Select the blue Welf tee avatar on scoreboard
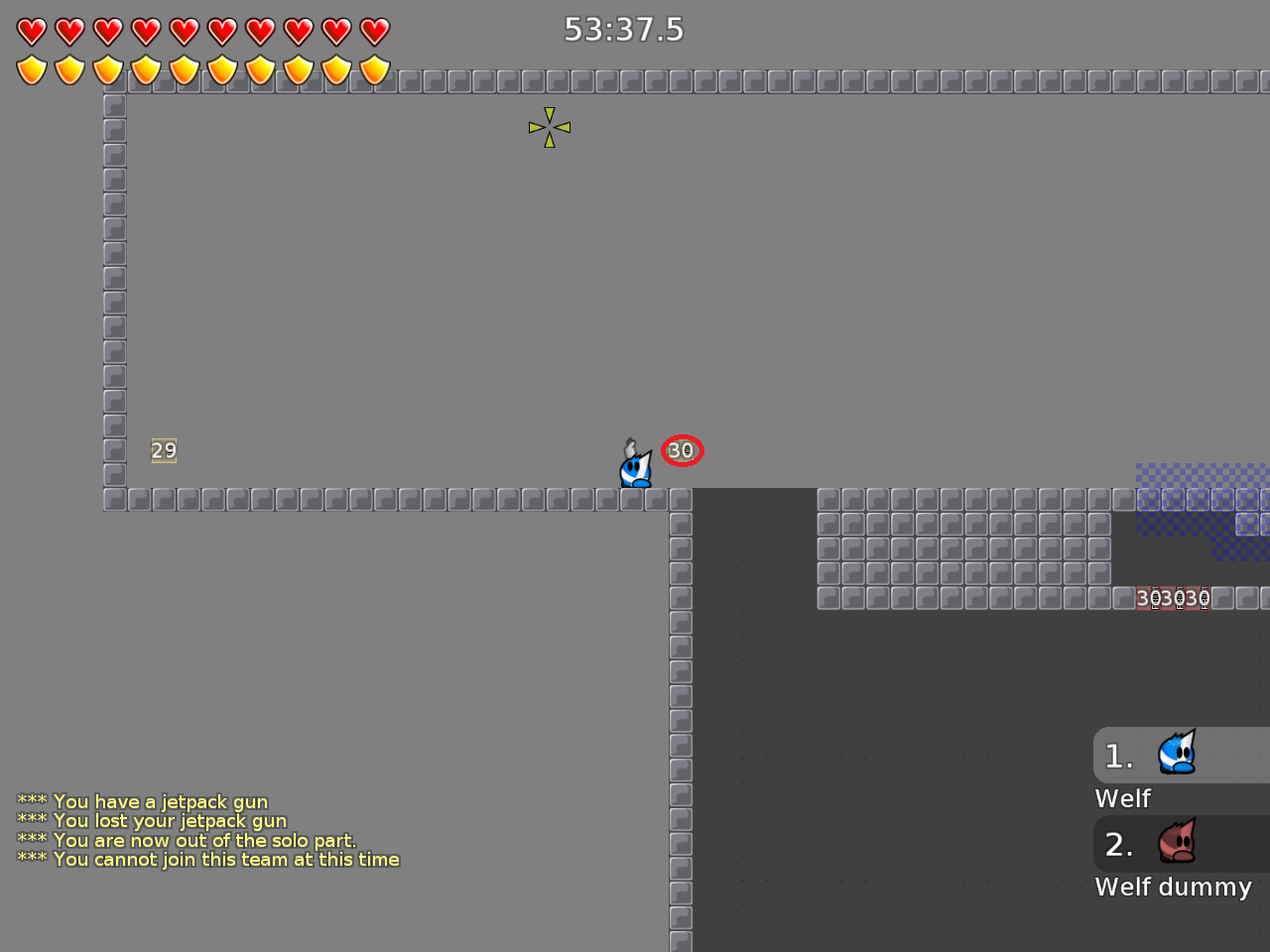 (1177, 755)
